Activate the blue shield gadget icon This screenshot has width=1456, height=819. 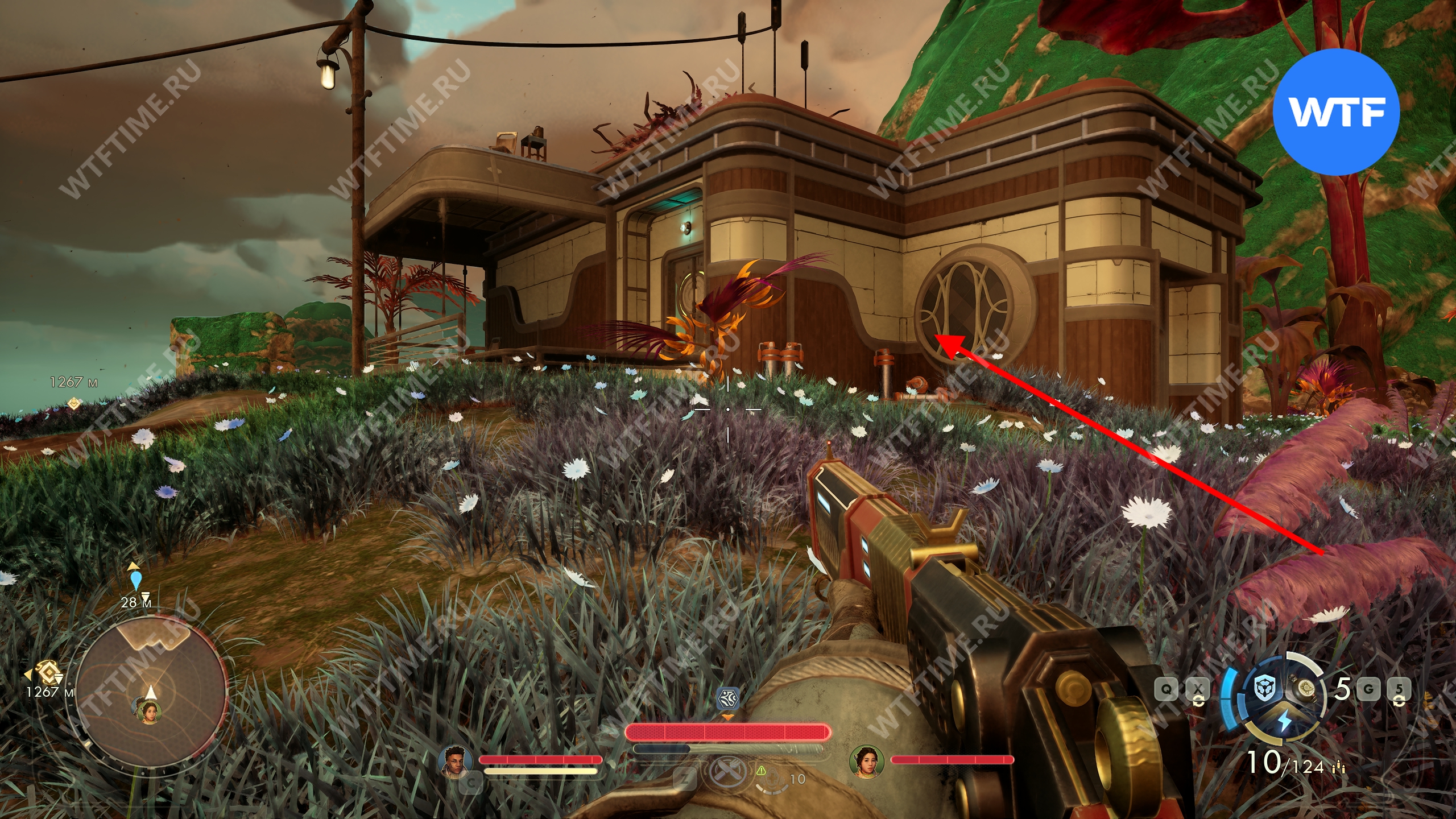pos(1266,689)
